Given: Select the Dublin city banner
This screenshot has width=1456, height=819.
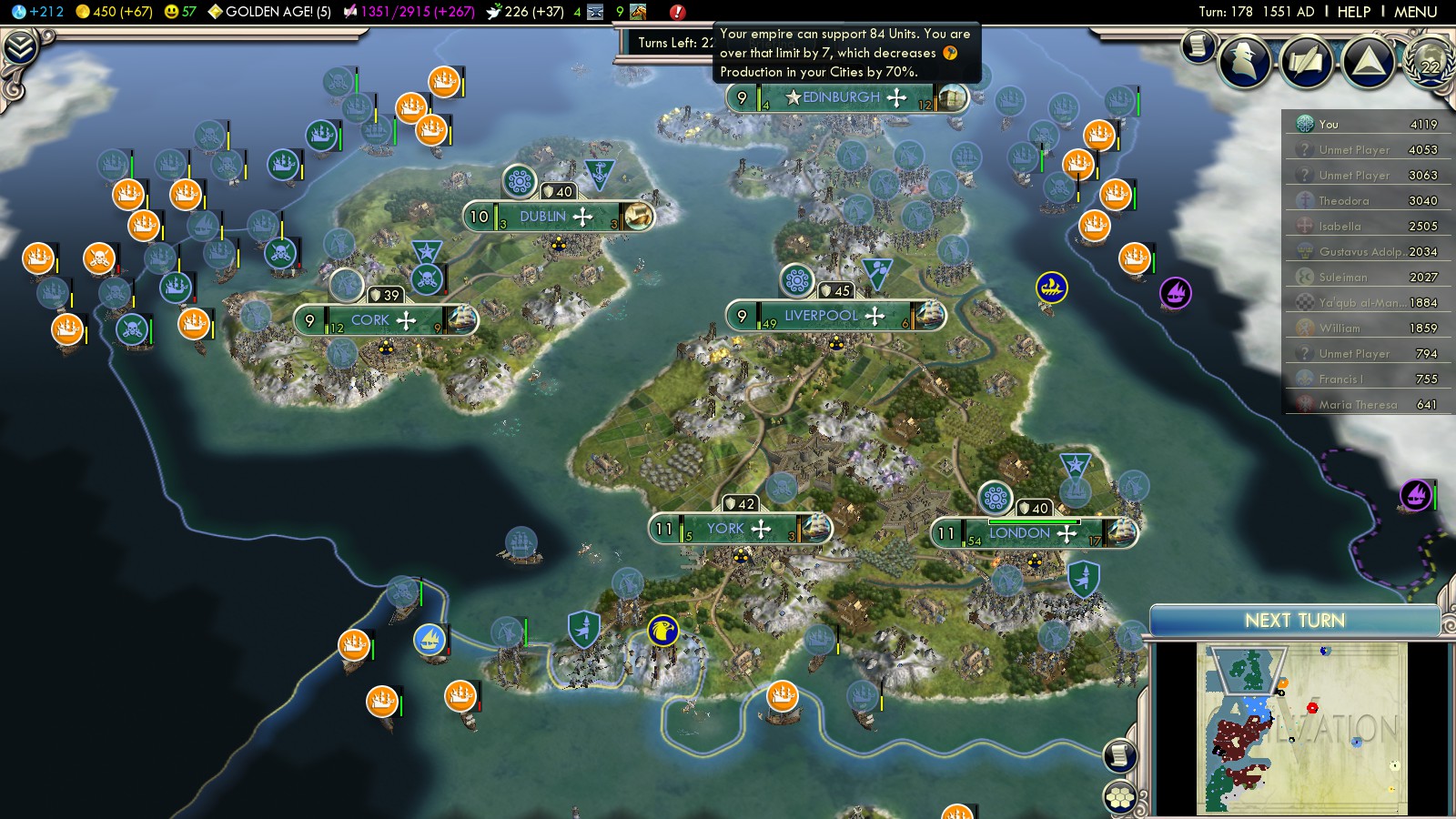Looking at the screenshot, I should click(x=543, y=217).
